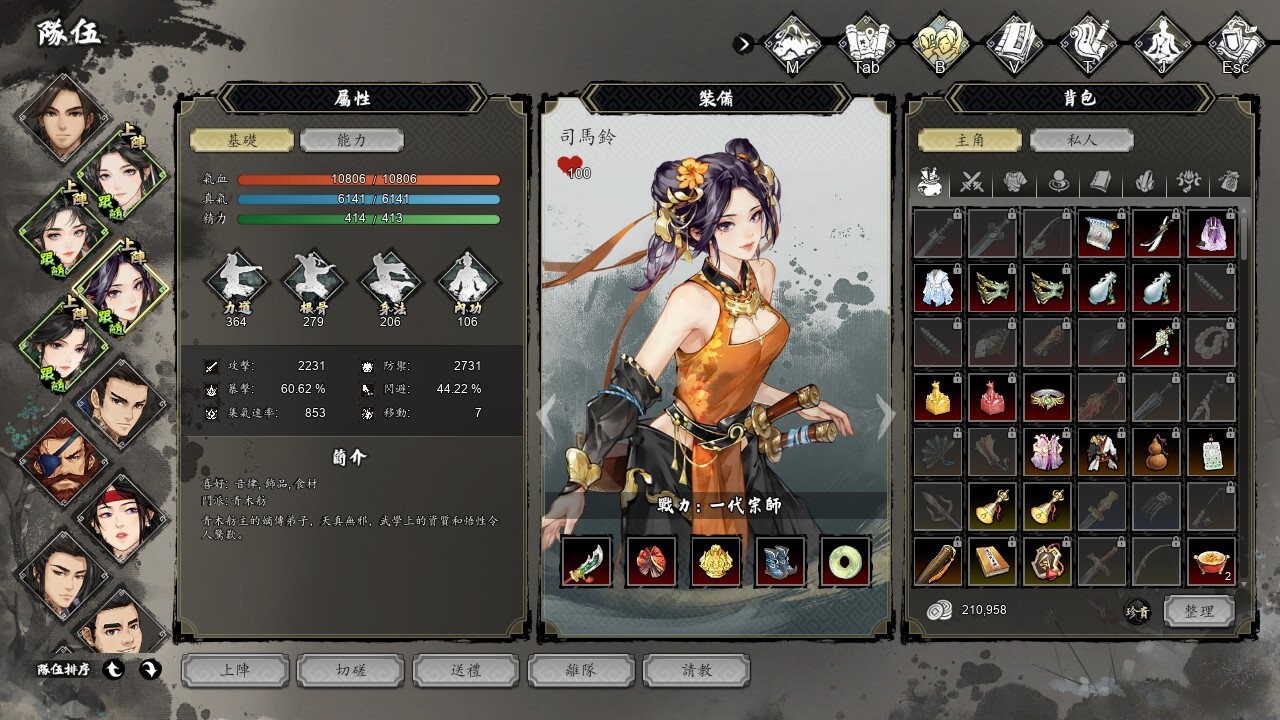The image size is (1280, 720).
Task: Select the equipped blue boots slot
Action: pos(781,561)
